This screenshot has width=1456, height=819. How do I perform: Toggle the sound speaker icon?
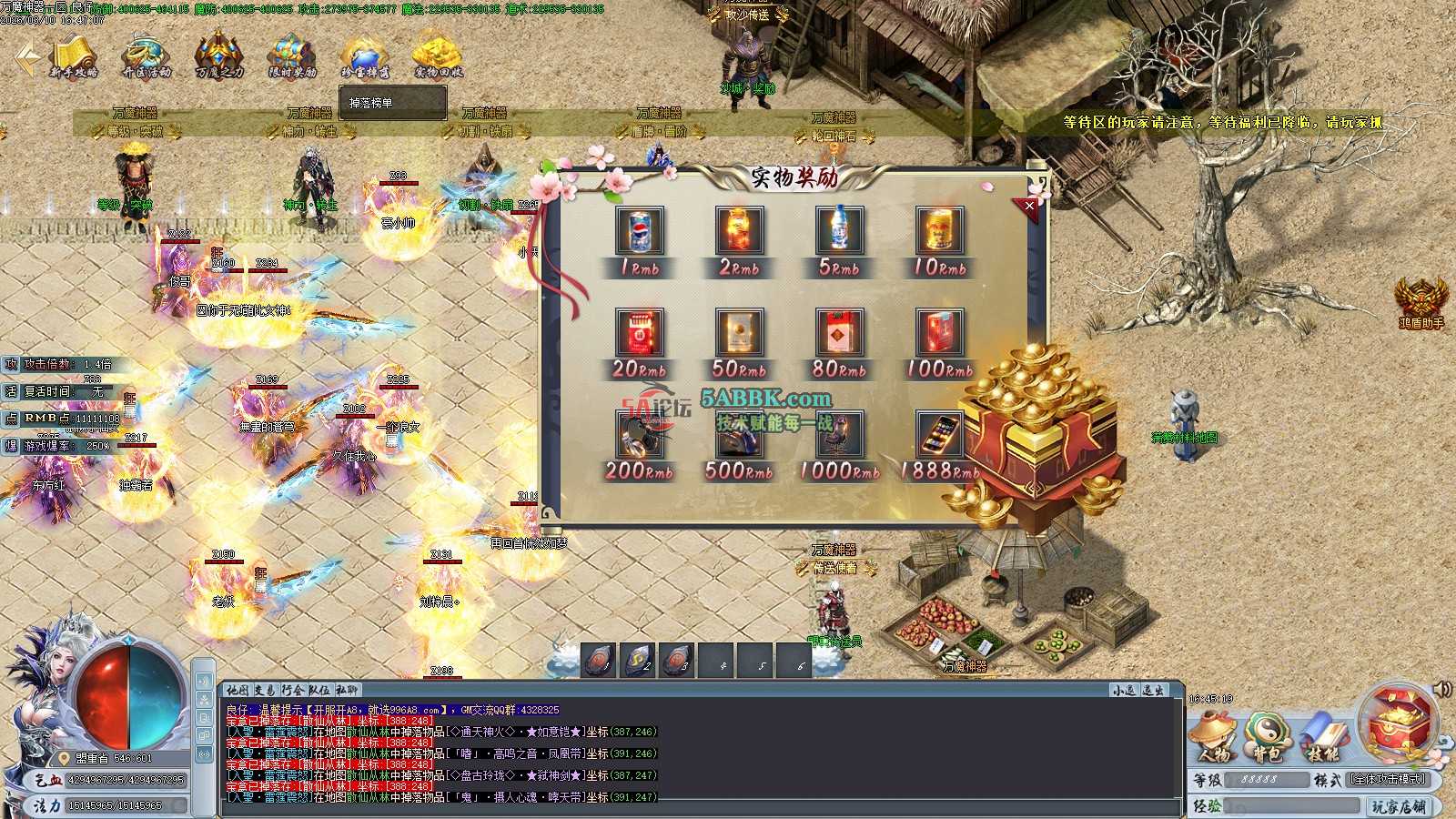pos(1442,689)
